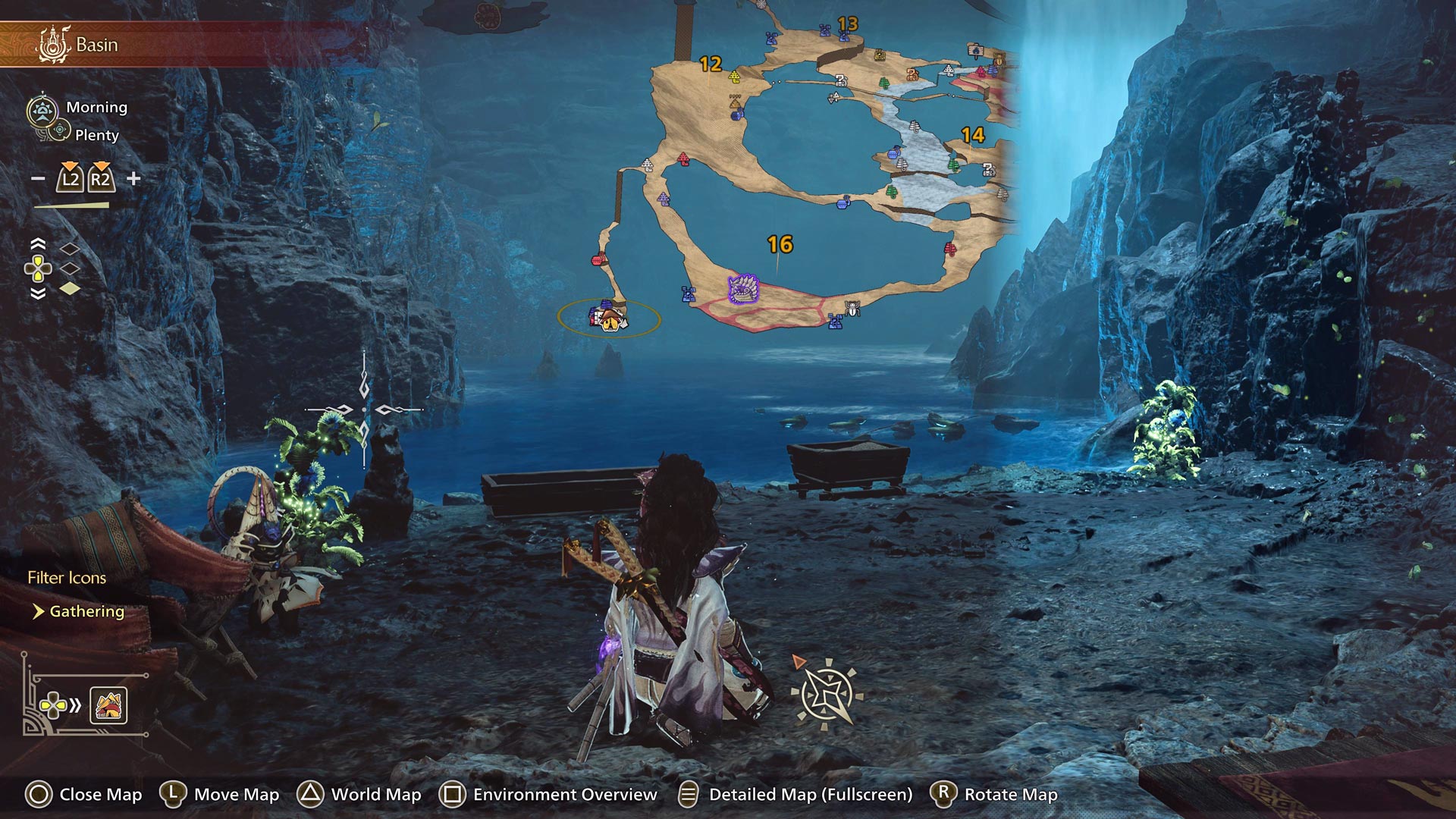1456x819 pixels.
Task: Click a green plant gathering icon in area 14
Action: [x=952, y=165]
